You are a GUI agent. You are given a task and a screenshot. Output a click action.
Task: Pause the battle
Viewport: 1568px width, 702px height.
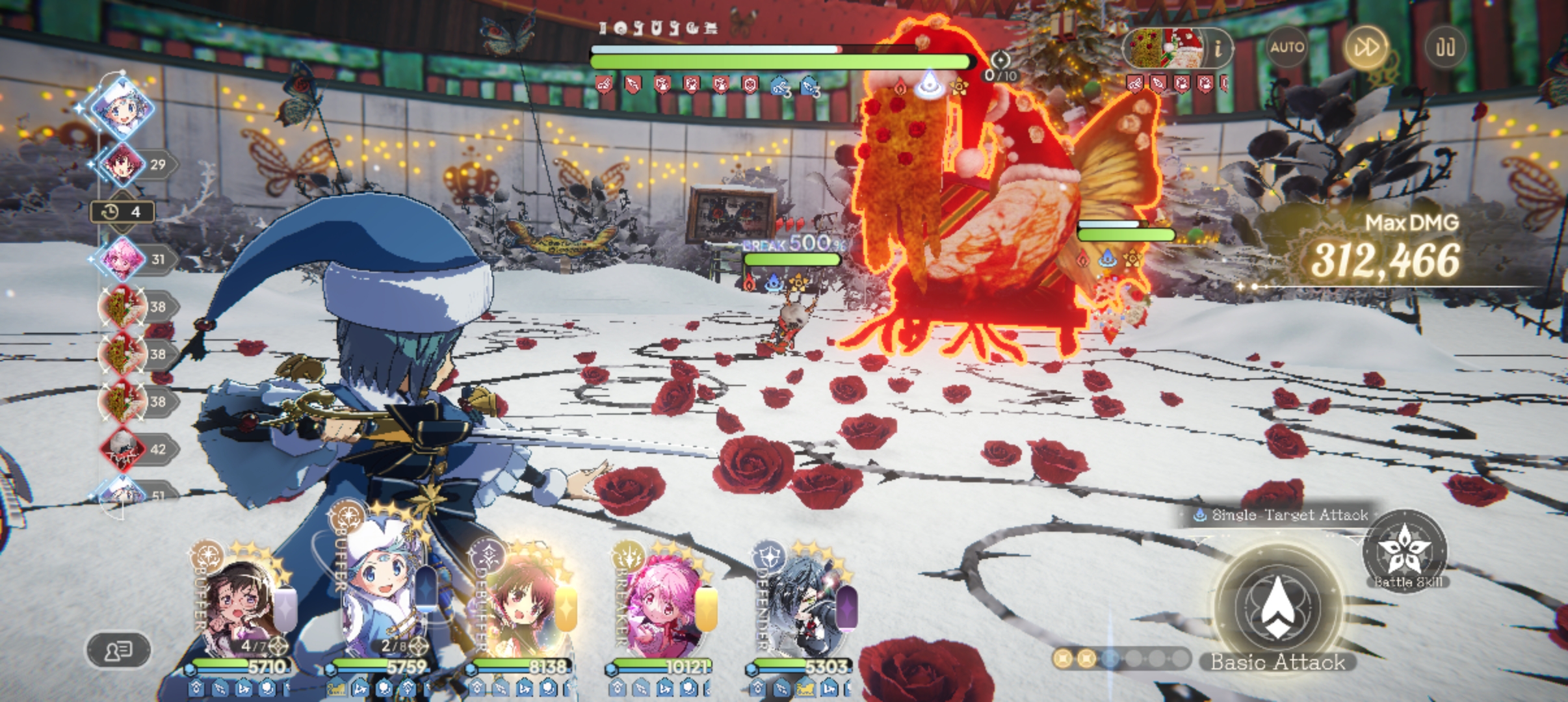[1444, 47]
